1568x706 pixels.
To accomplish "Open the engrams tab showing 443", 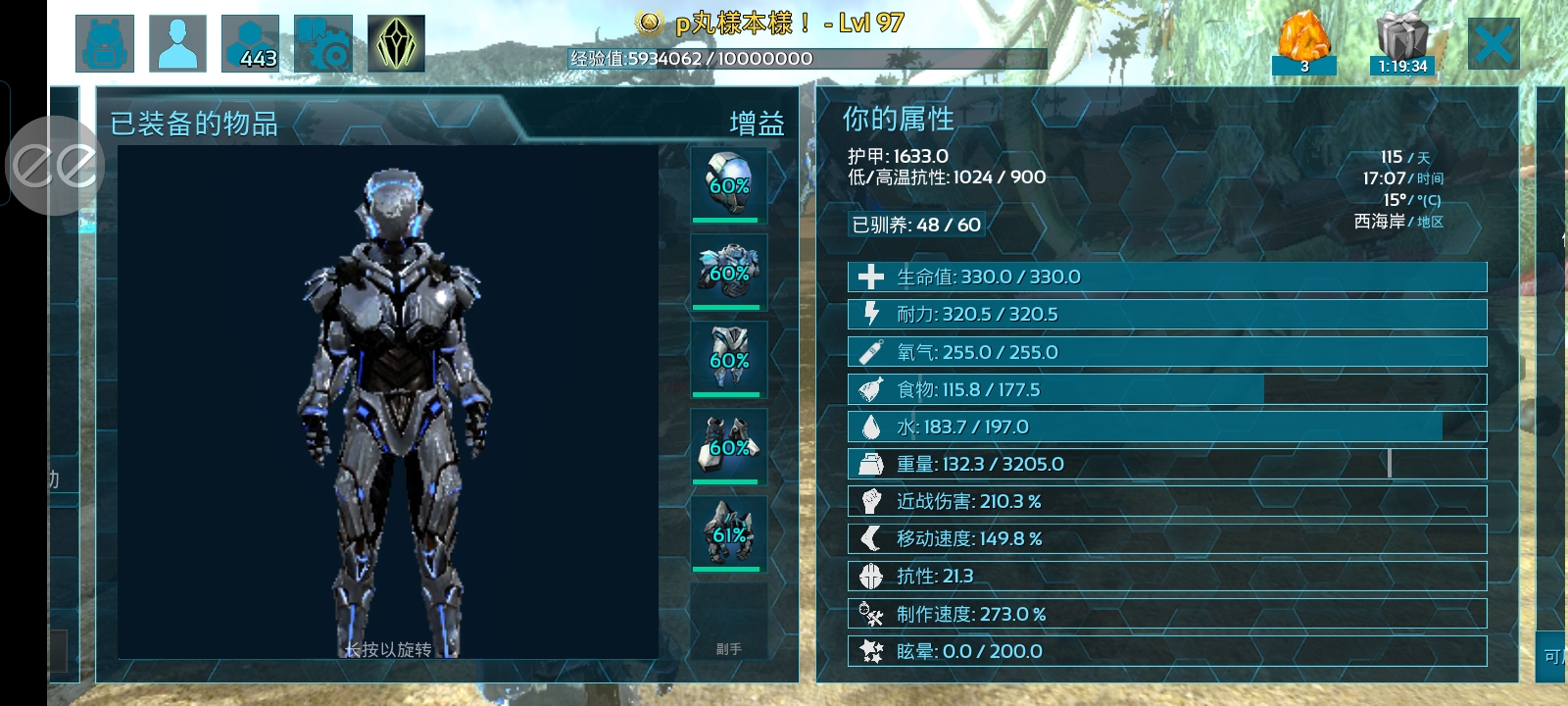I will click(x=251, y=44).
